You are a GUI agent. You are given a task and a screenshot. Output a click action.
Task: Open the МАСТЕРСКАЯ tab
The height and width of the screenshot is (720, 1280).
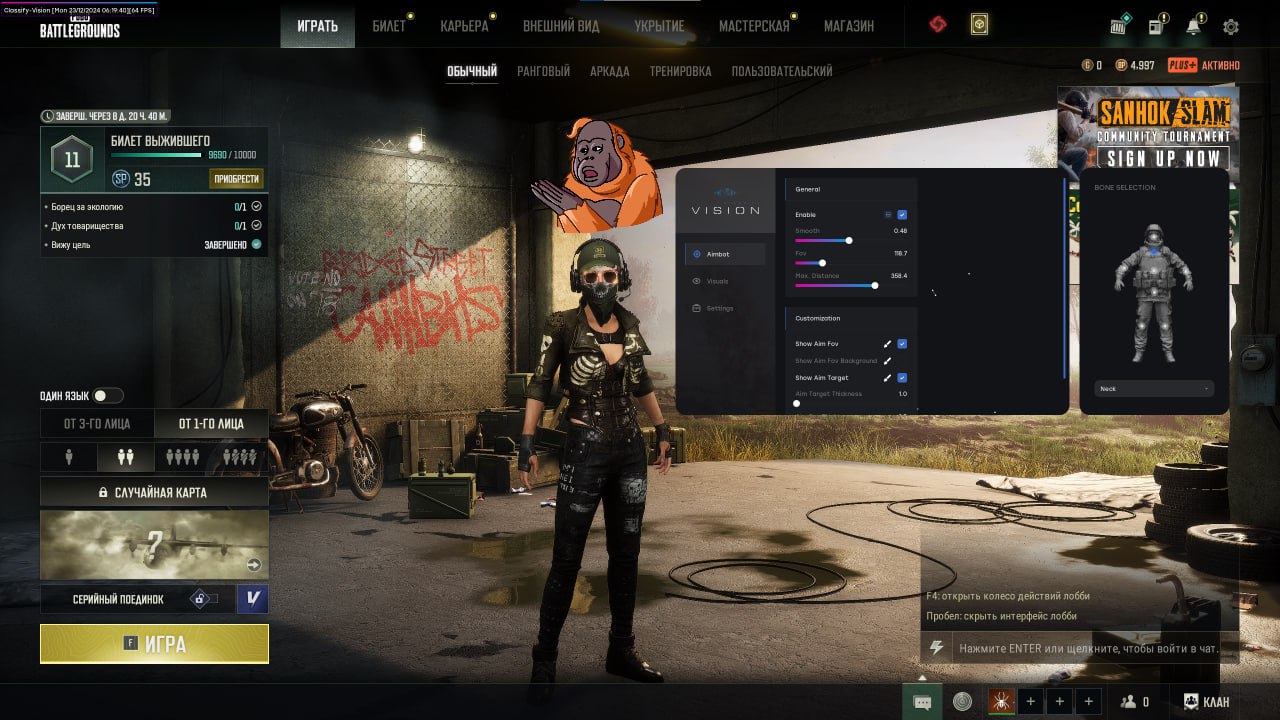click(x=754, y=26)
